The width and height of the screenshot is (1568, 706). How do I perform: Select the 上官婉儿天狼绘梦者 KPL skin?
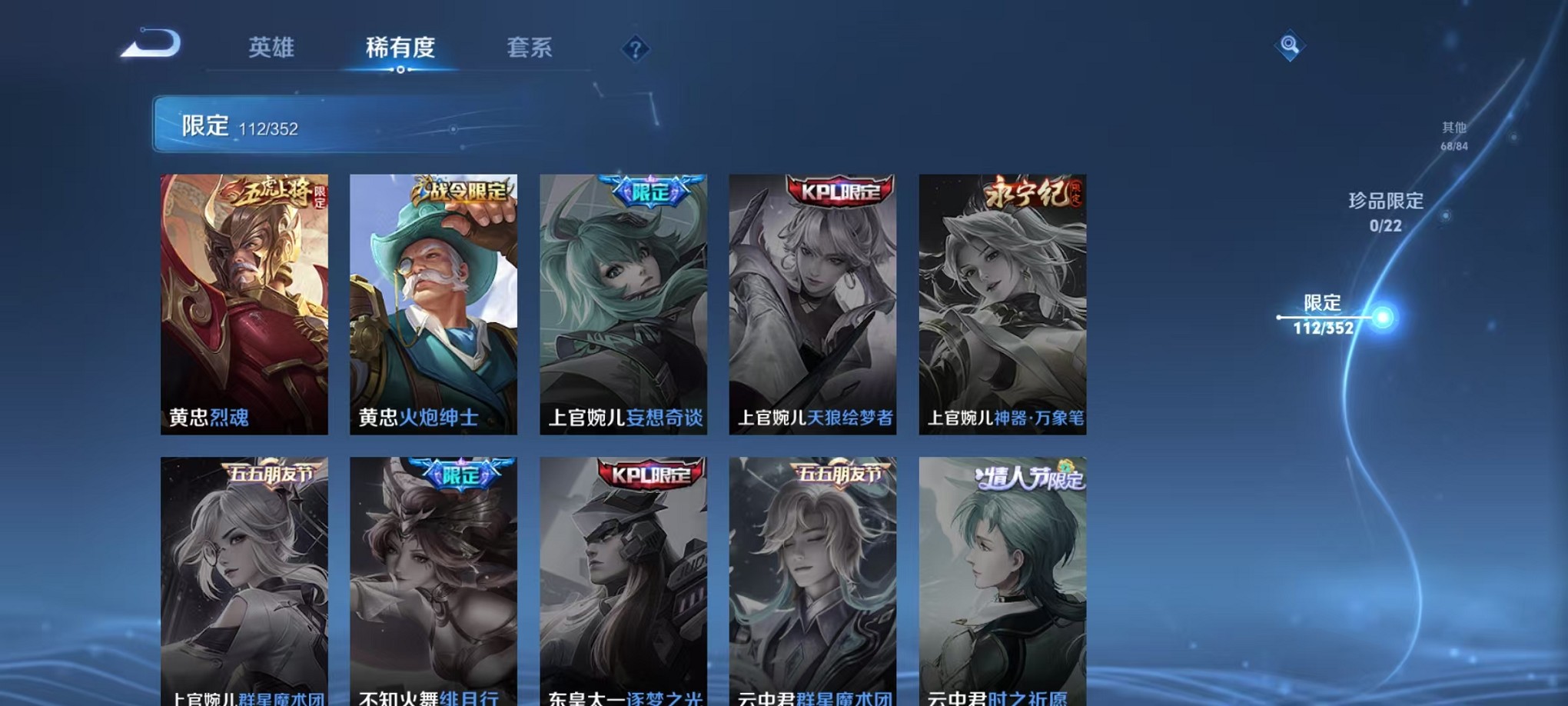pos(813,304)
